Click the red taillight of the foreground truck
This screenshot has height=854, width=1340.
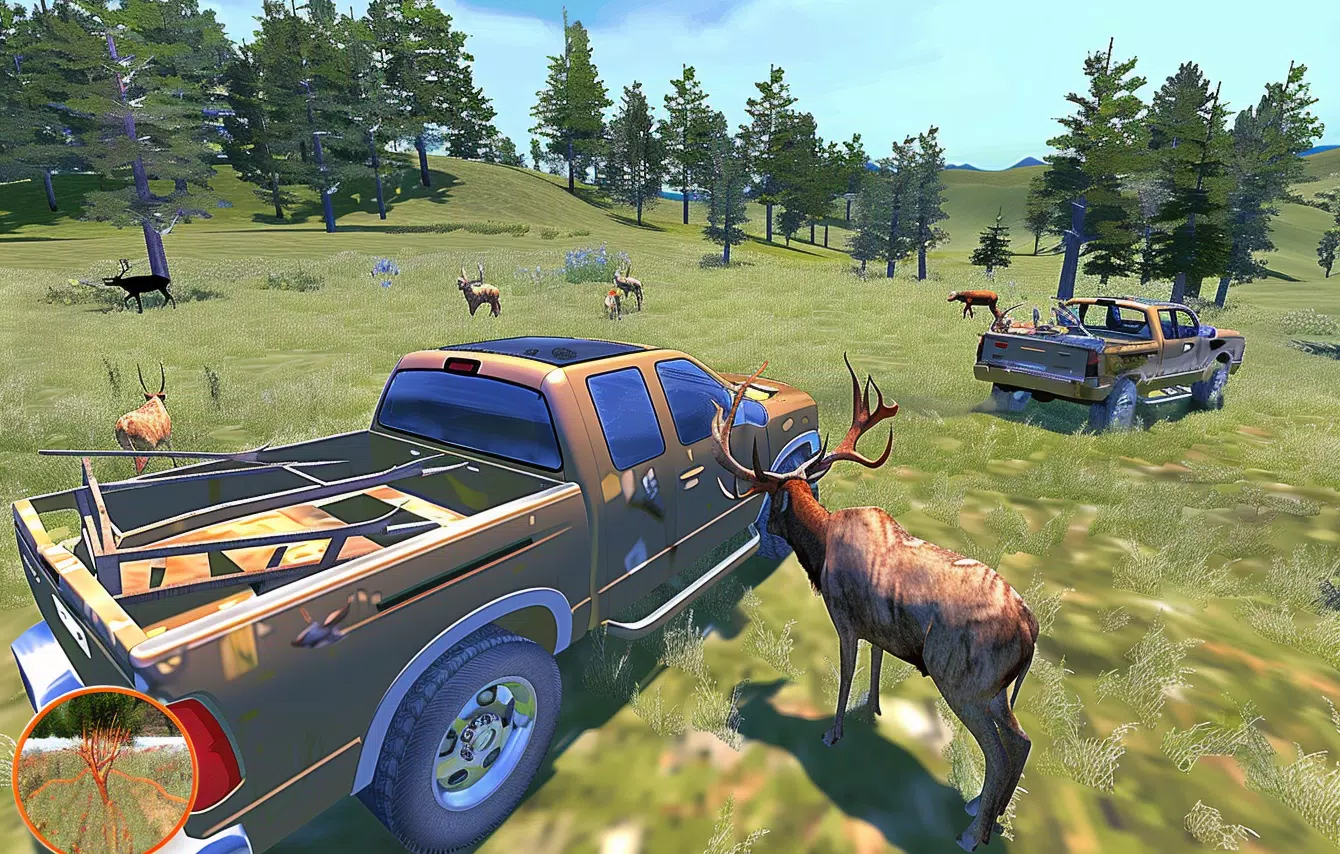[215, 750]
